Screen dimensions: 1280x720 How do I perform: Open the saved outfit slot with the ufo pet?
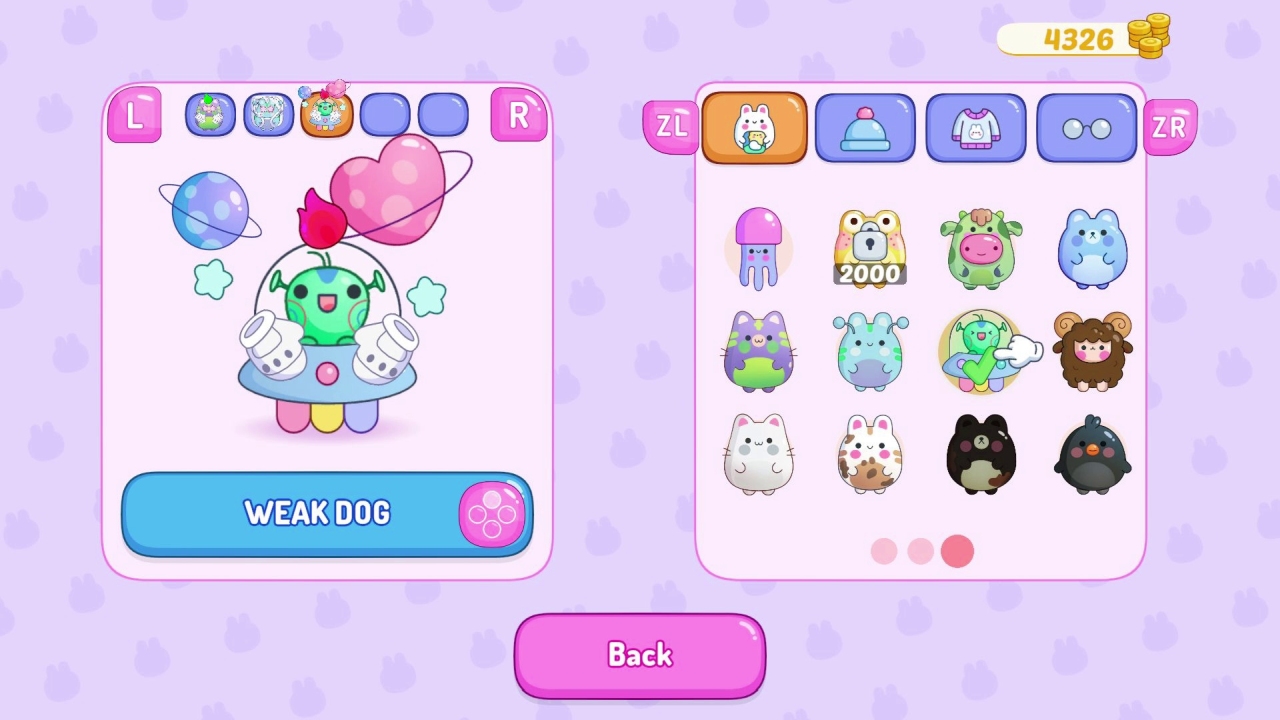[326, 113]
